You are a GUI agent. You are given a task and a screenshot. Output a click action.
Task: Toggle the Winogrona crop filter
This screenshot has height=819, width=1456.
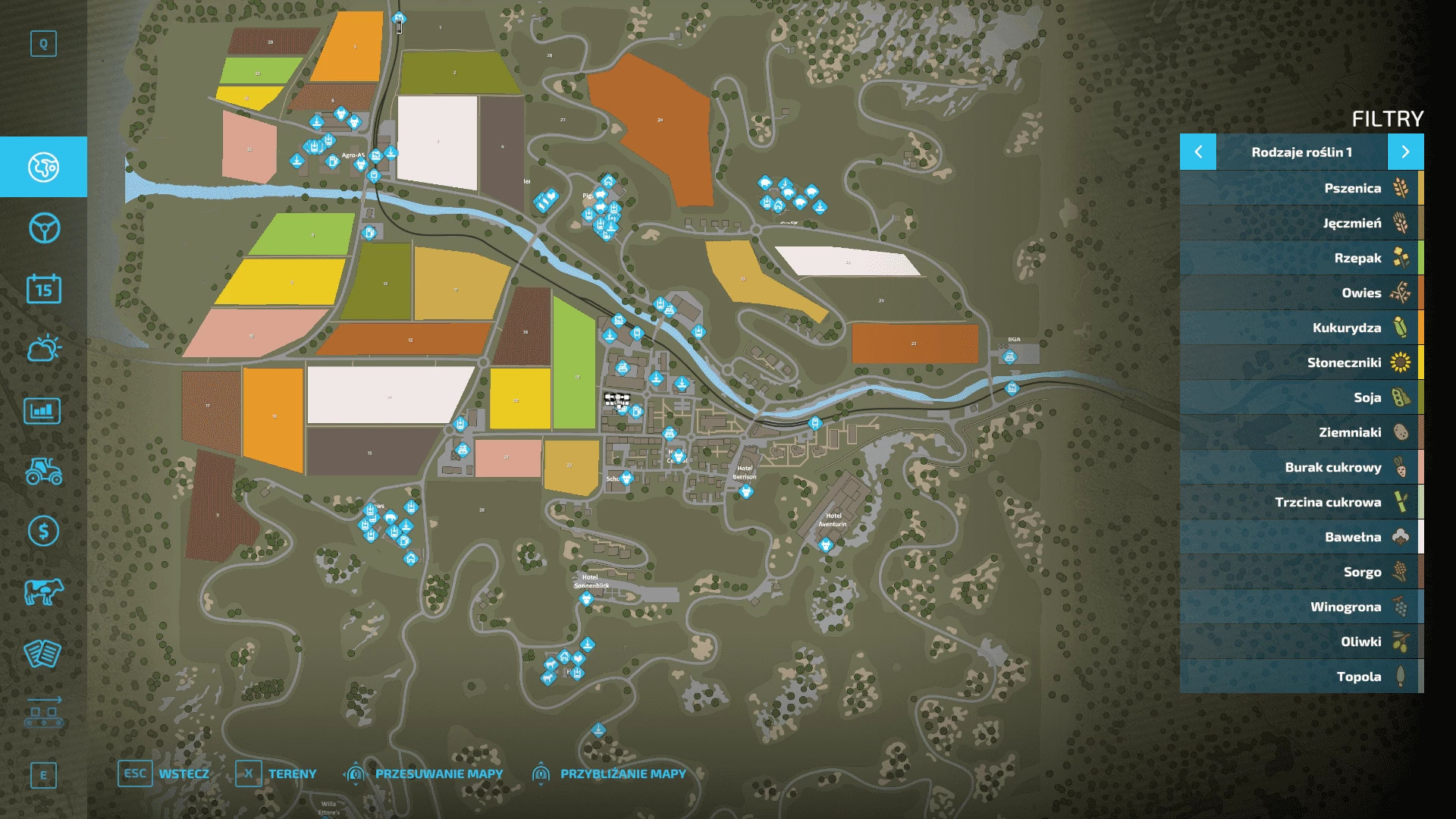pos(1301,607)
